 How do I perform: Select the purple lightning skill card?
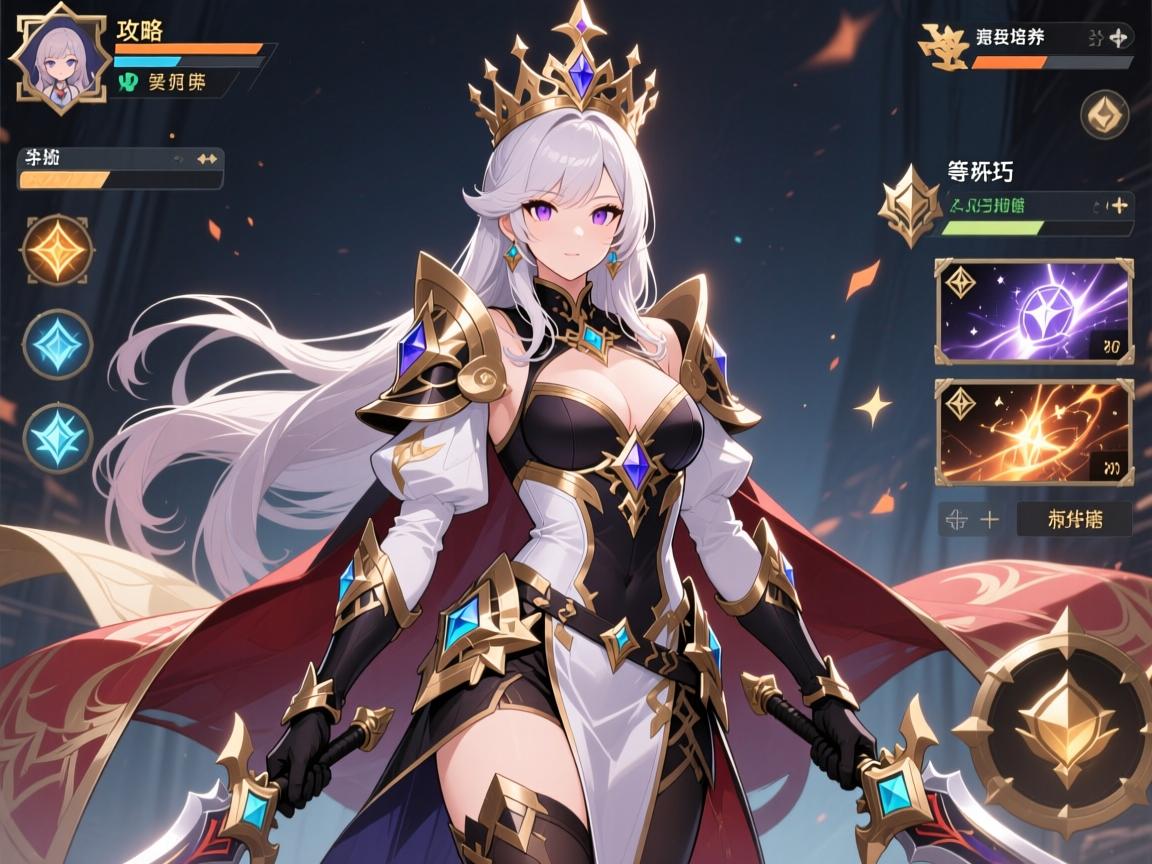tap(1034, 311)
